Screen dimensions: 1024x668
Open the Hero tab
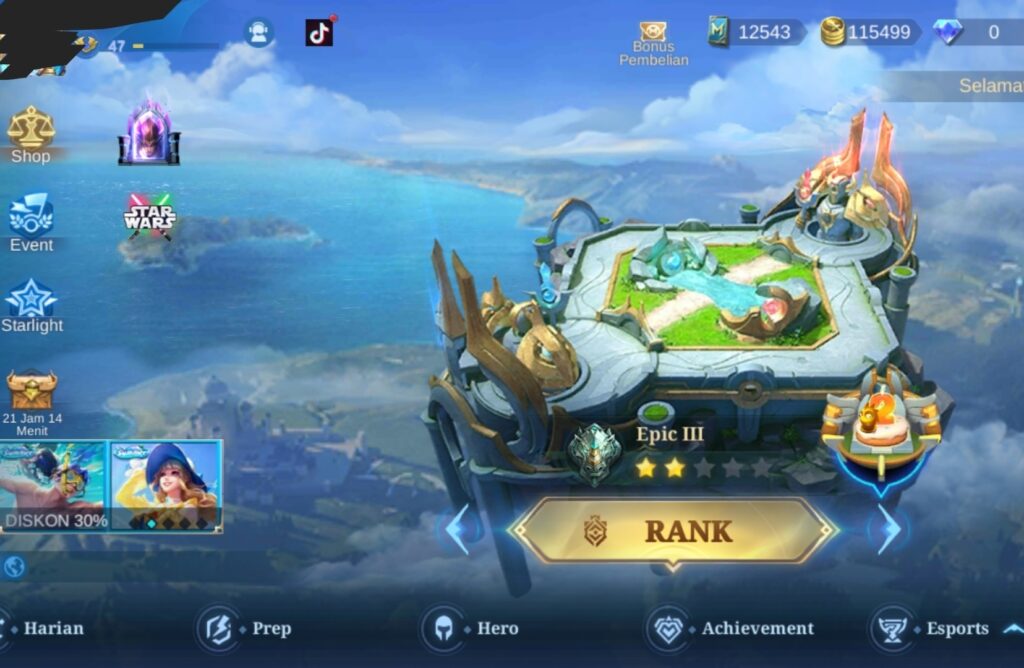(470, 628)
